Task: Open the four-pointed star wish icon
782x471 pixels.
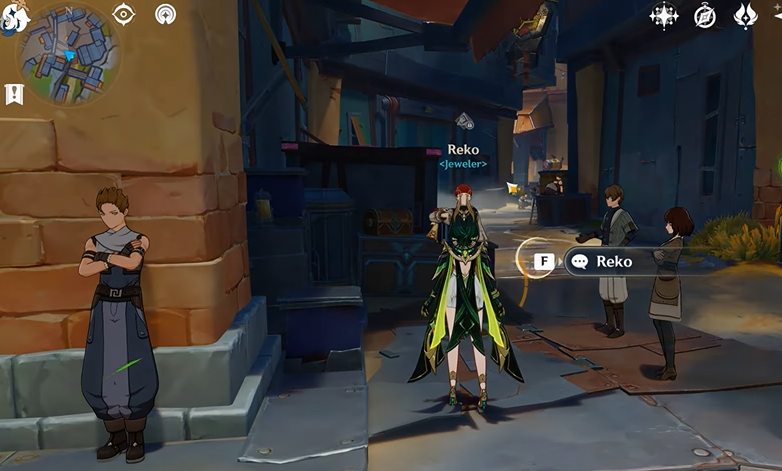Action: (664, 15)
